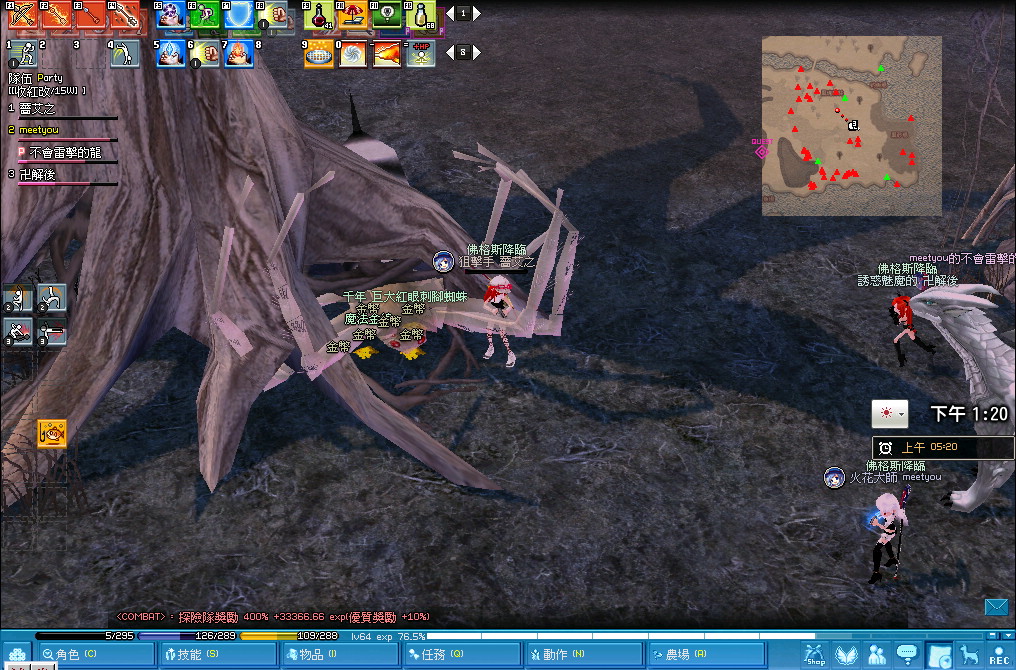This screenshot has height=670, width=1016.
Task: Open the chat speech bubble button
Action: [x=907, y=655]
